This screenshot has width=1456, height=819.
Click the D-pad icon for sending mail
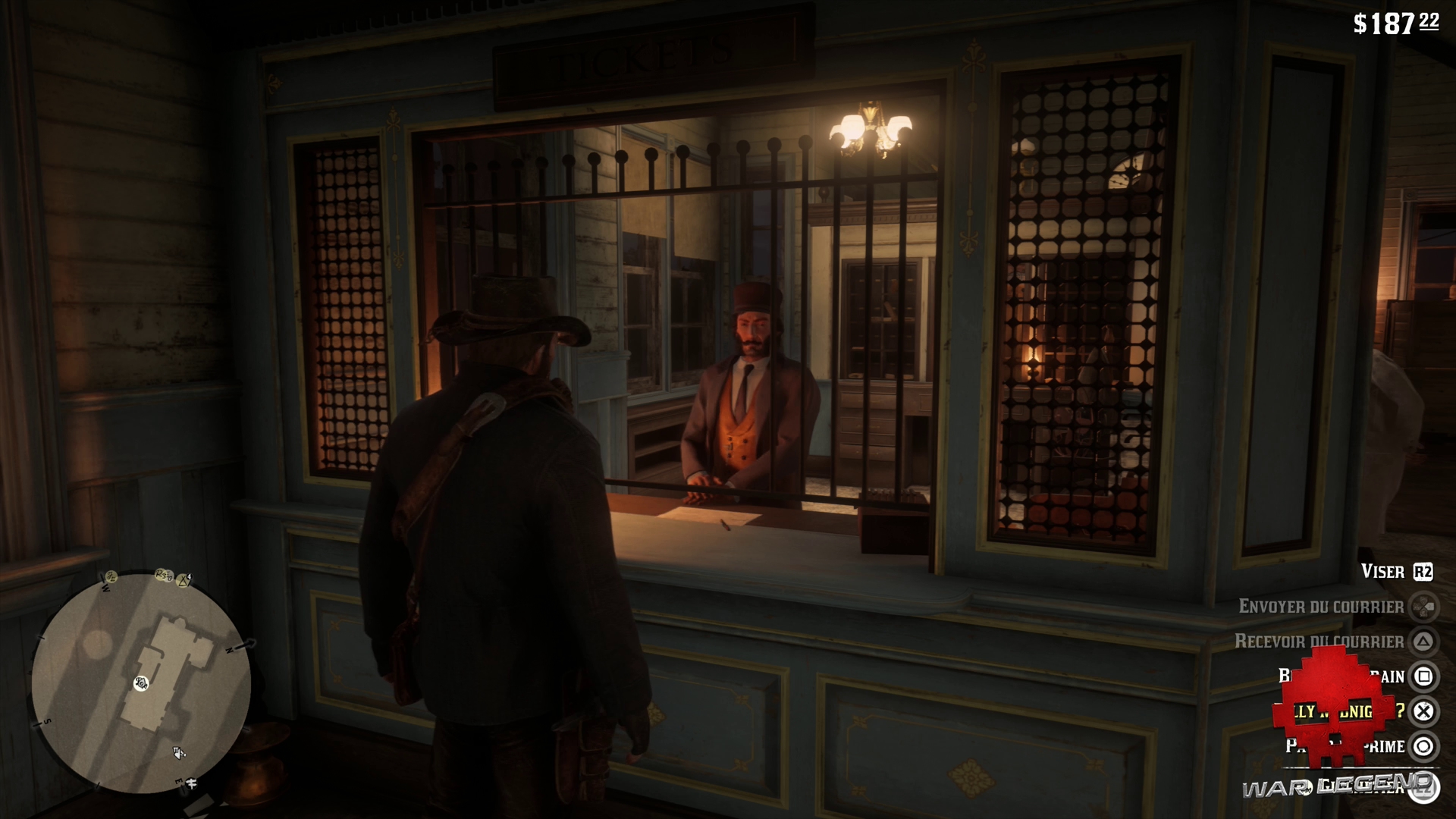(1424, 607)
